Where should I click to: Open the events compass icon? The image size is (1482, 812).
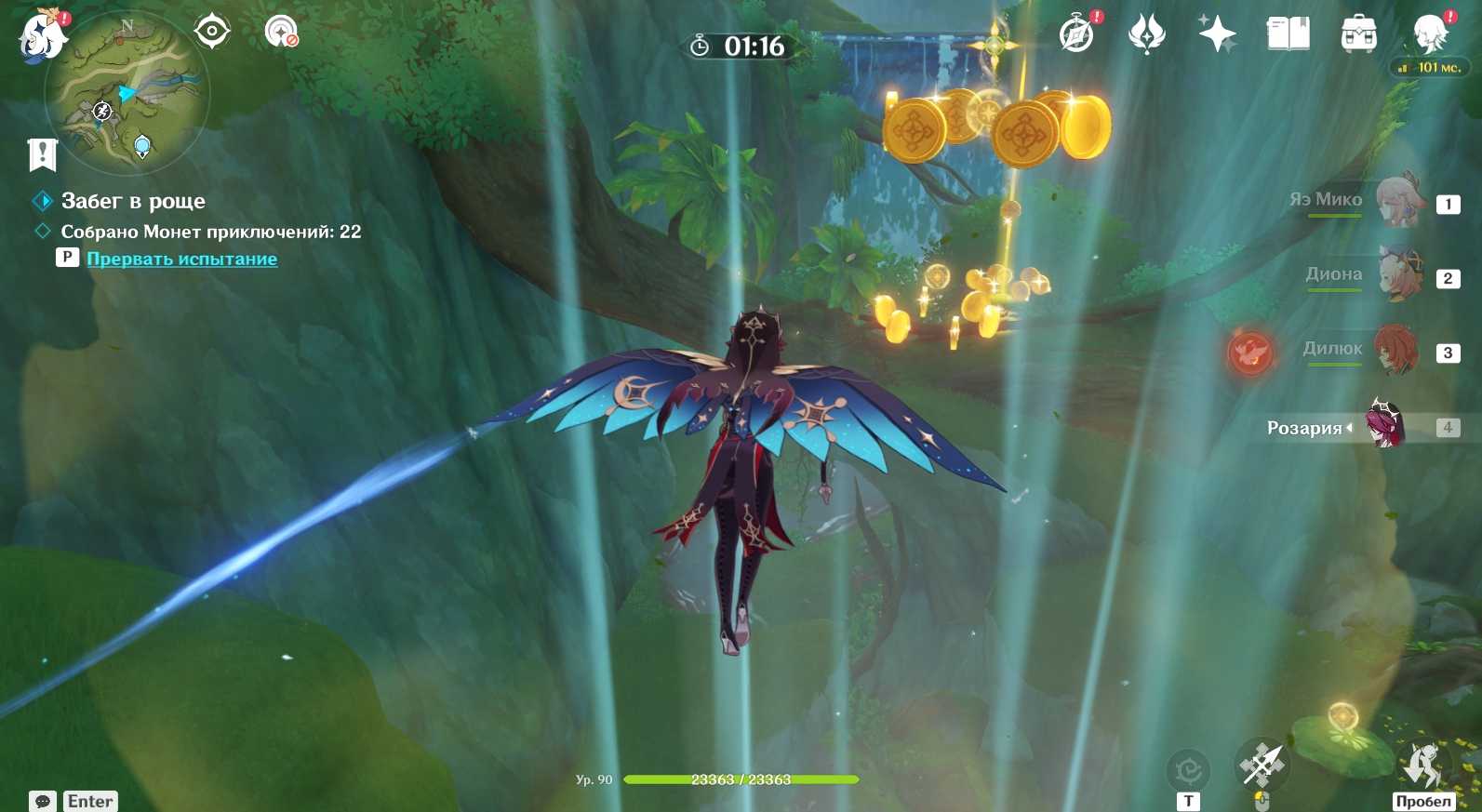coord(1077,34)
